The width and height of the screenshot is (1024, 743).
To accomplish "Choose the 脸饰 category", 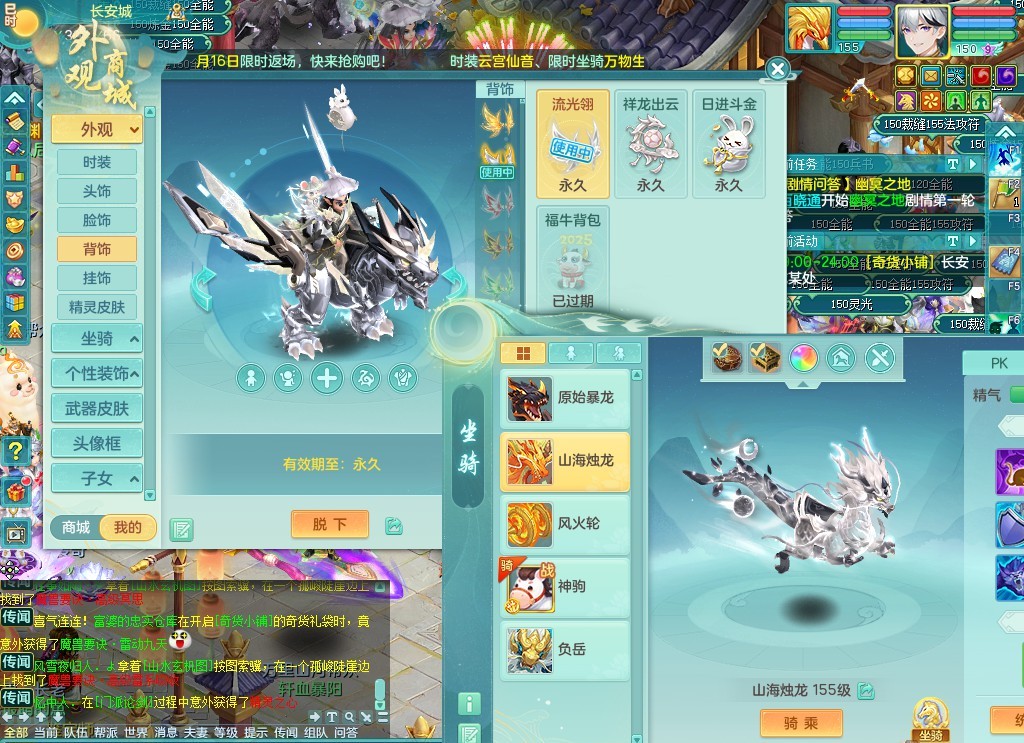I will (x=97, y=220).
